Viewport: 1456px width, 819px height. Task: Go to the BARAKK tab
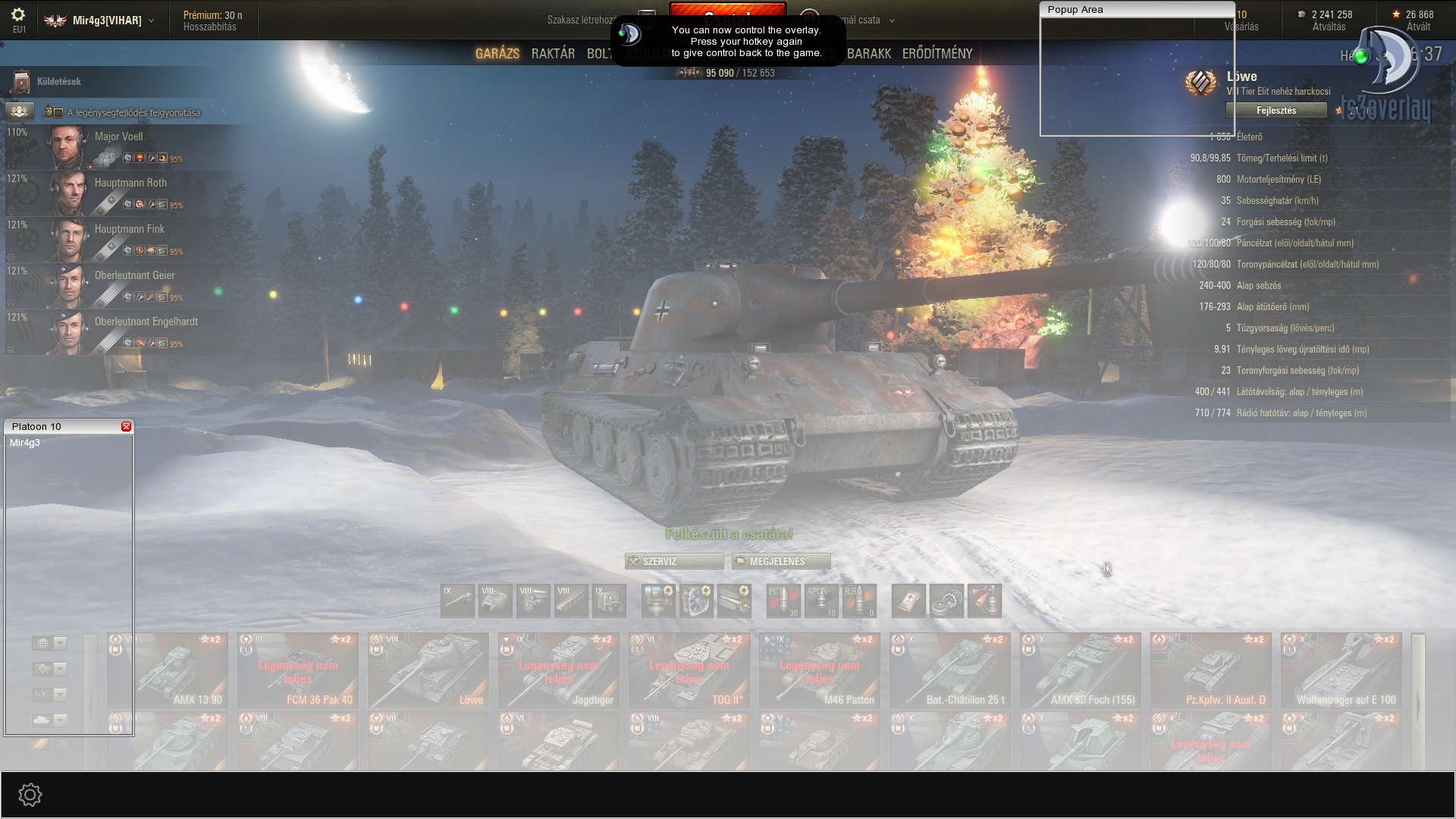pos(869,54)
